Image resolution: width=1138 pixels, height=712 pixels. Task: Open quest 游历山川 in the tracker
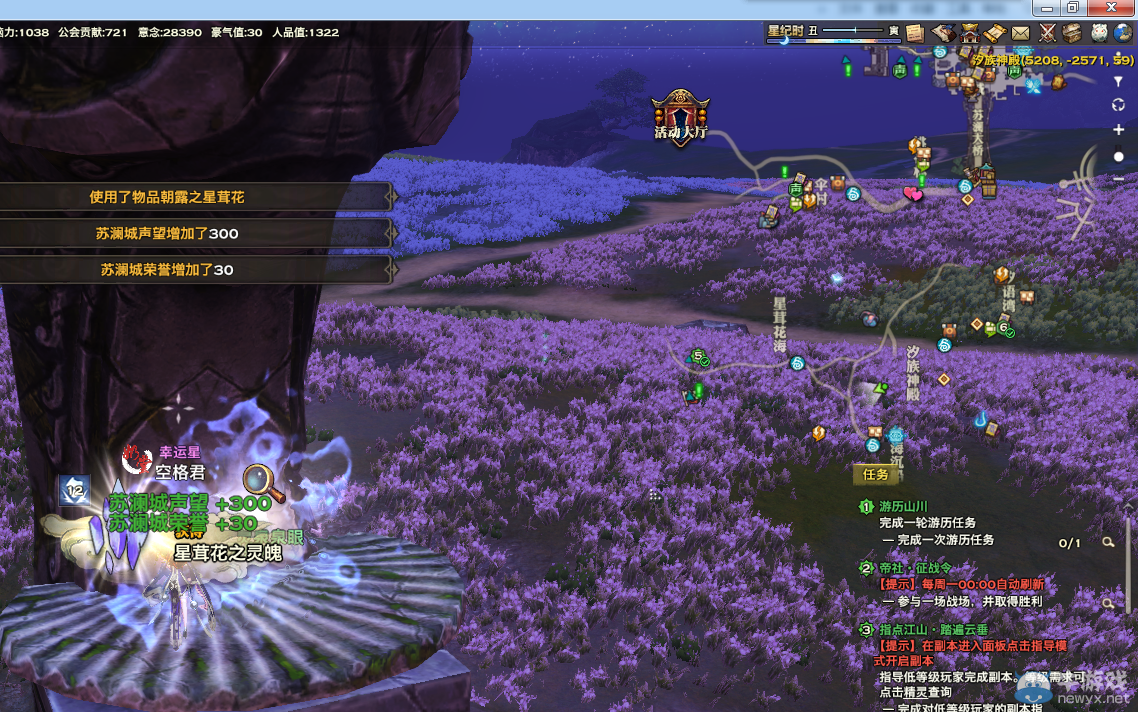point(903,507)
